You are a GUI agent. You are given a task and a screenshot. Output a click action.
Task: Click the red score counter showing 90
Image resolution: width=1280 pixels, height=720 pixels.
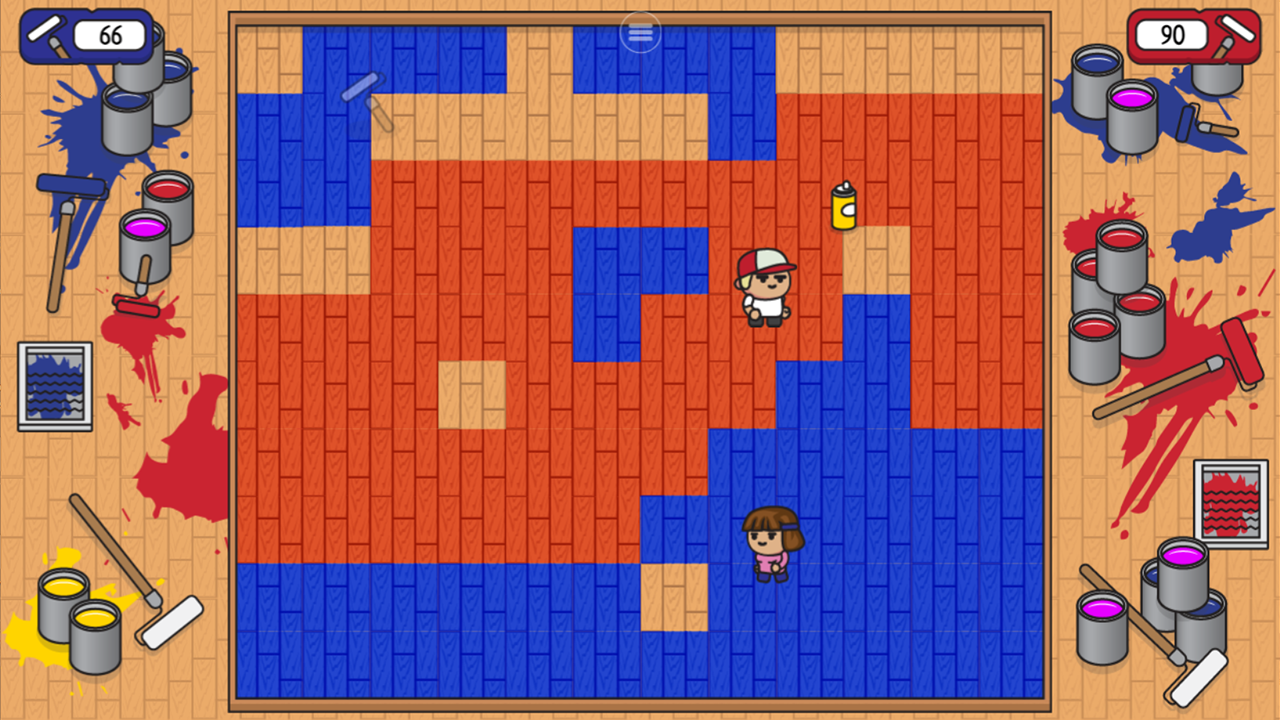pos(1171,35)
